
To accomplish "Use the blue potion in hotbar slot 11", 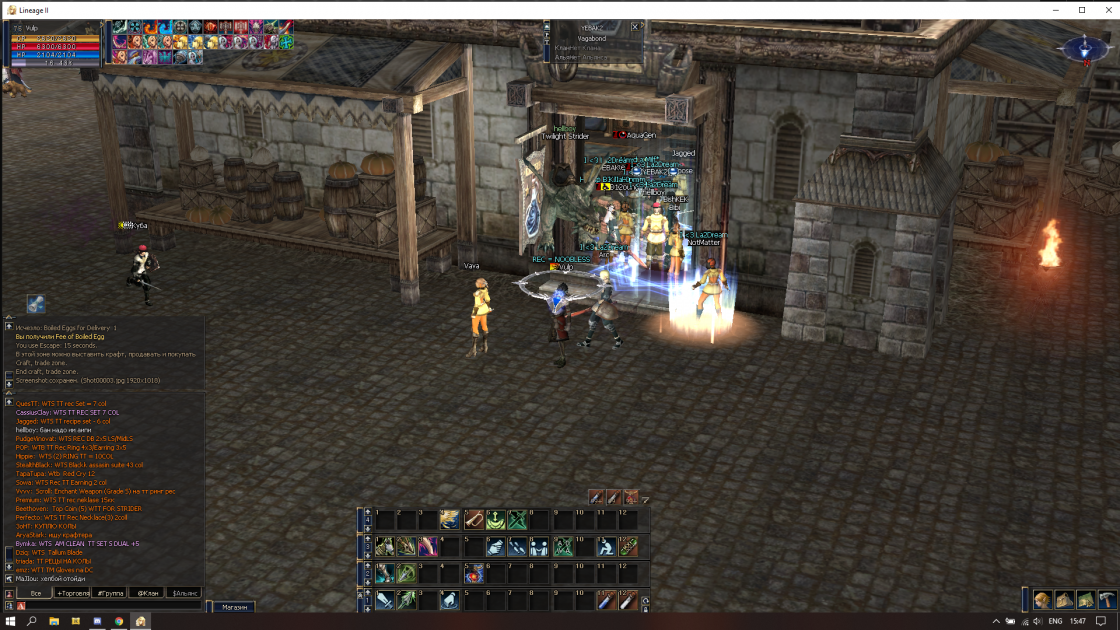I will tap(605, 600).
